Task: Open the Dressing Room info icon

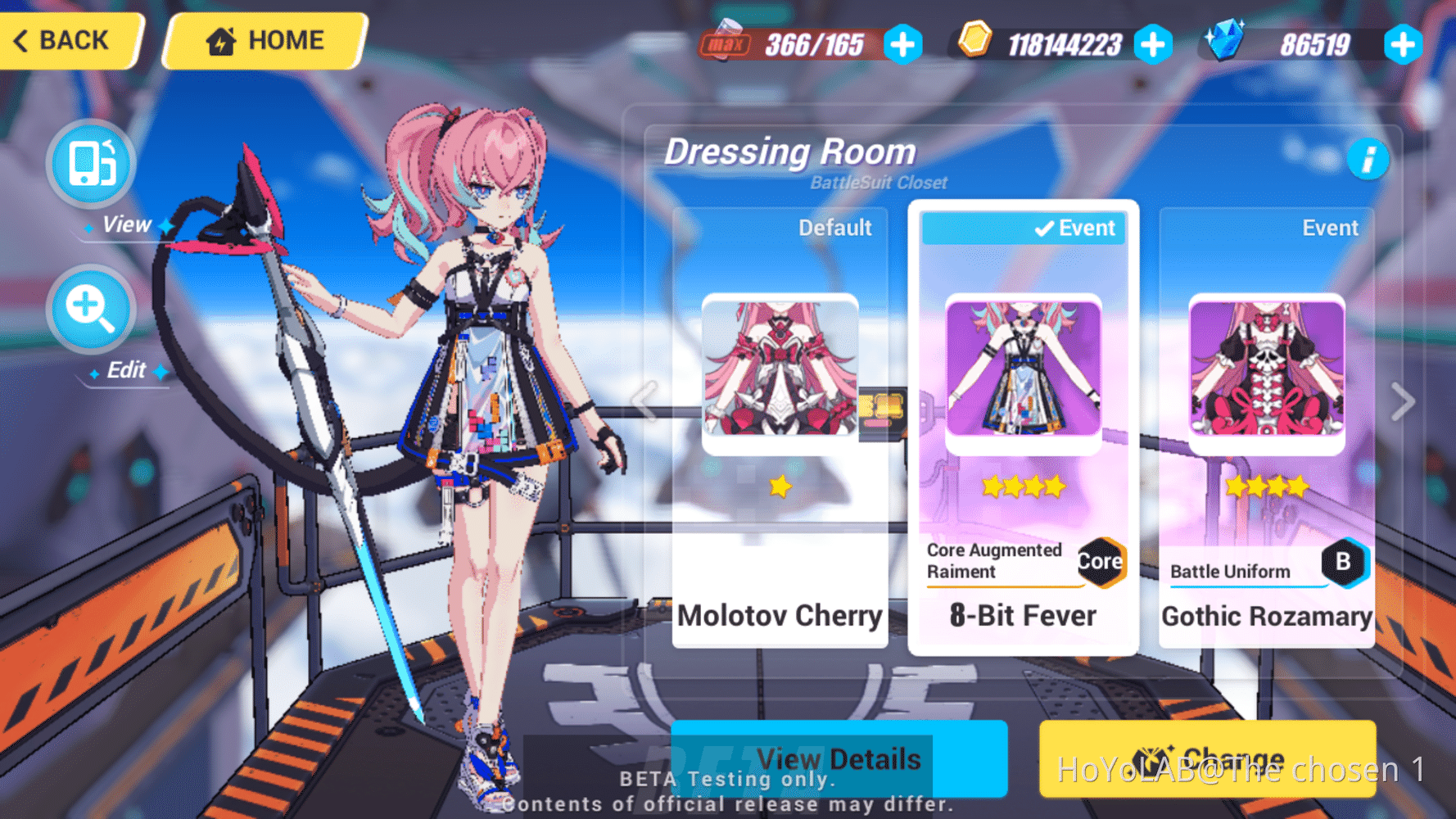Action: point(1368,161)
